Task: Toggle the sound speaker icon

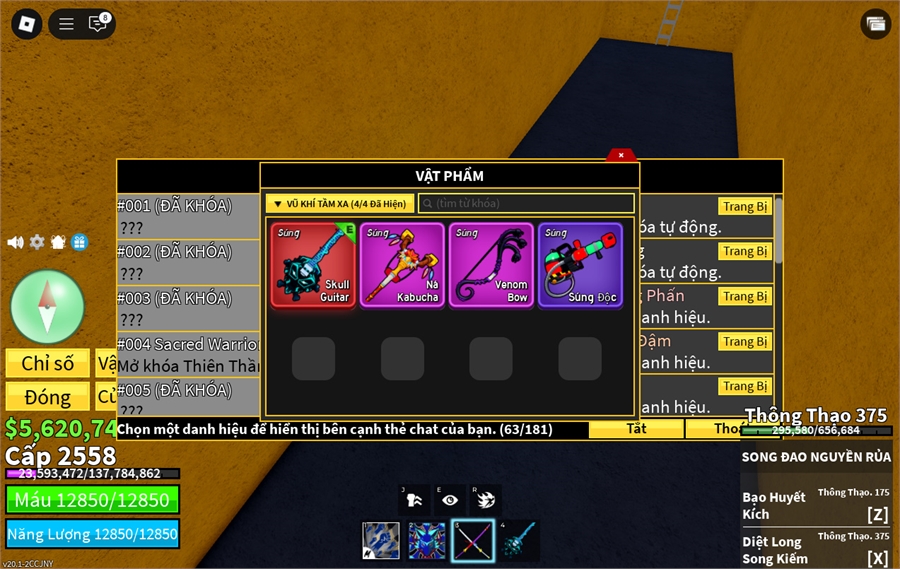Action: [x=16, y=242]
